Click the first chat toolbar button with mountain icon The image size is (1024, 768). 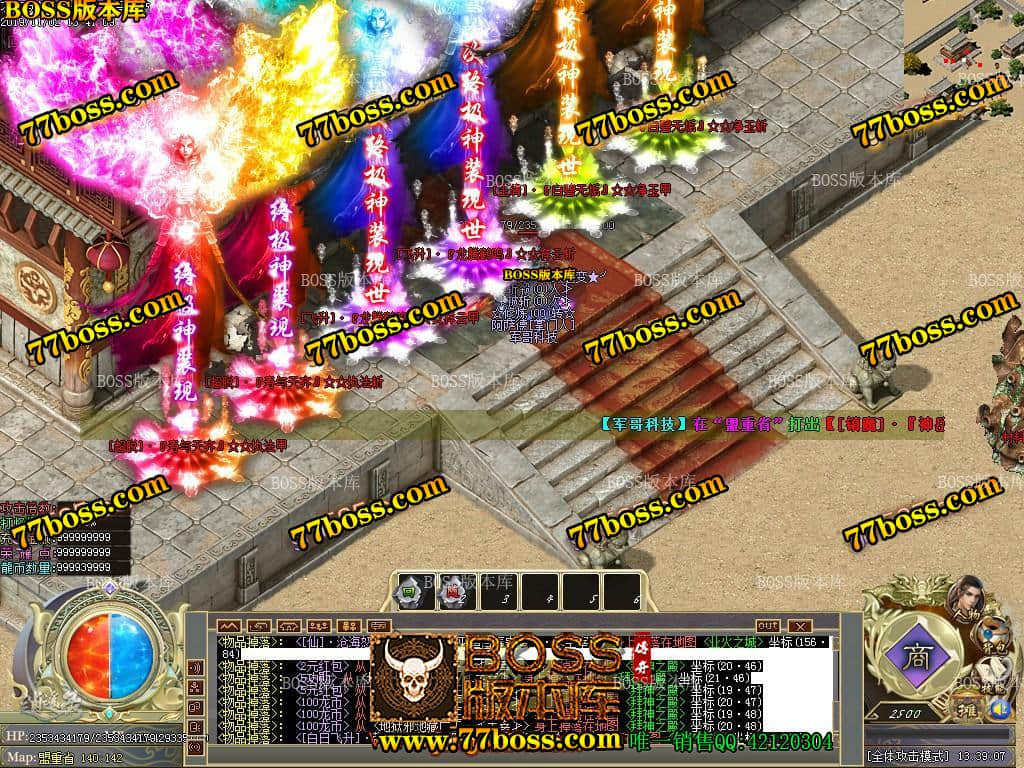tap(229, 626)
